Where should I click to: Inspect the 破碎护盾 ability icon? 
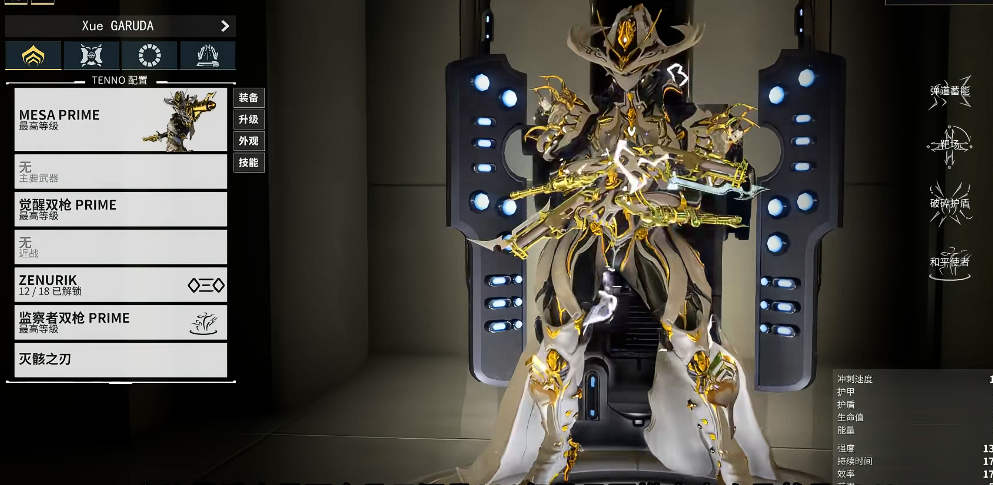pyautogui.click(x=950, y=196)
